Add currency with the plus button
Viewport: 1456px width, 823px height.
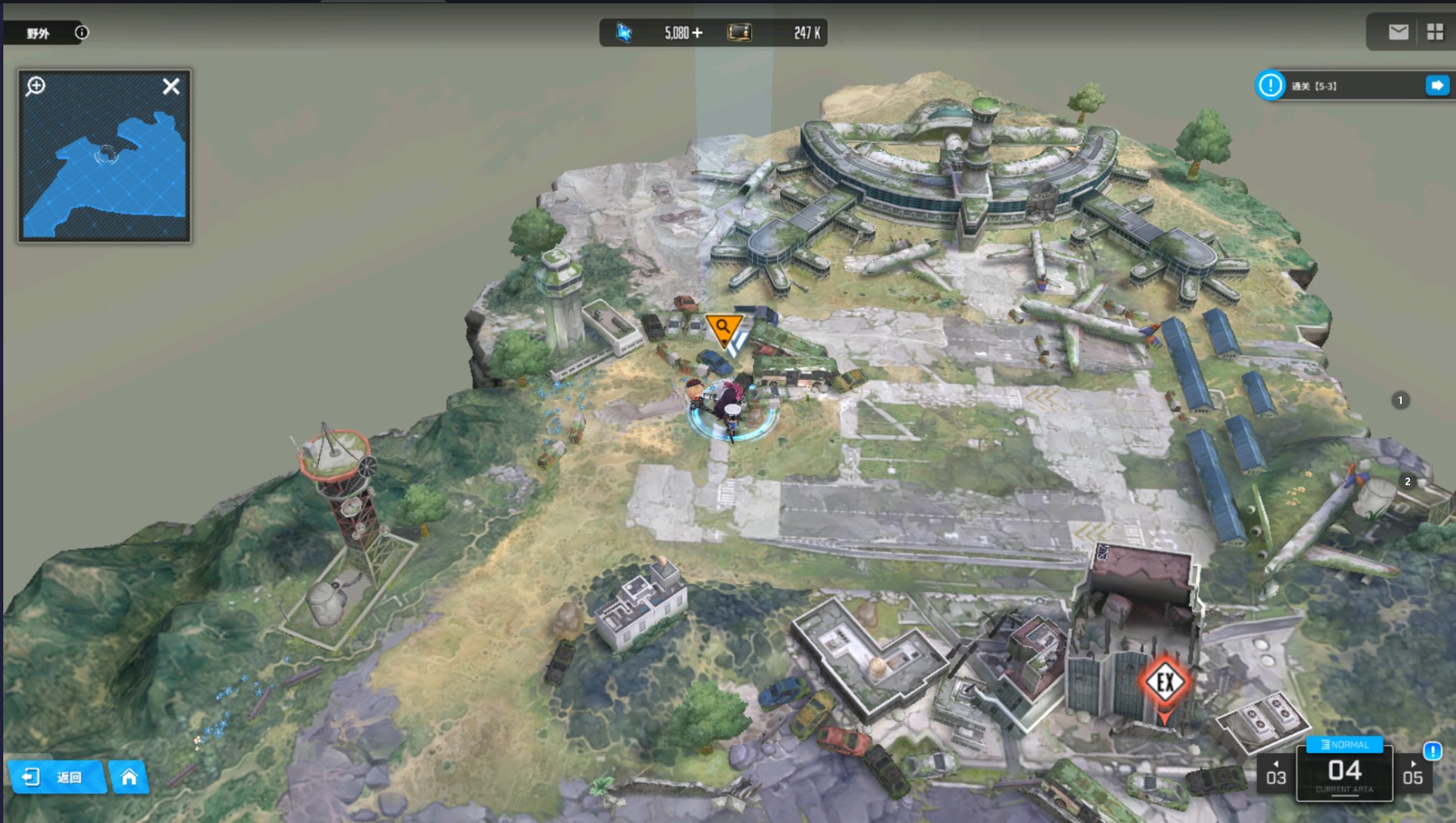(x=697, y=33)
